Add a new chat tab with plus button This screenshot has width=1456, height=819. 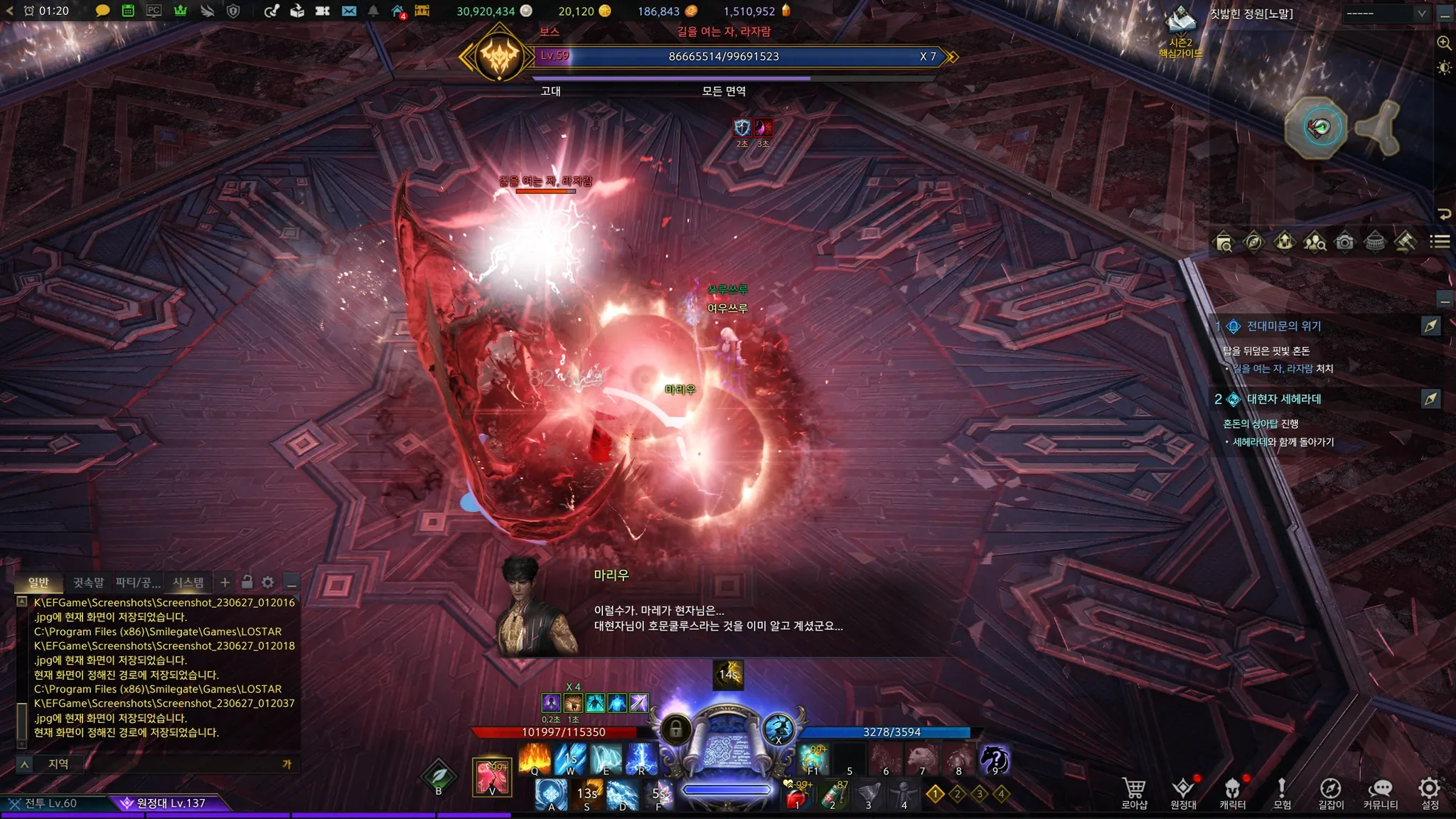click(225, 582)
